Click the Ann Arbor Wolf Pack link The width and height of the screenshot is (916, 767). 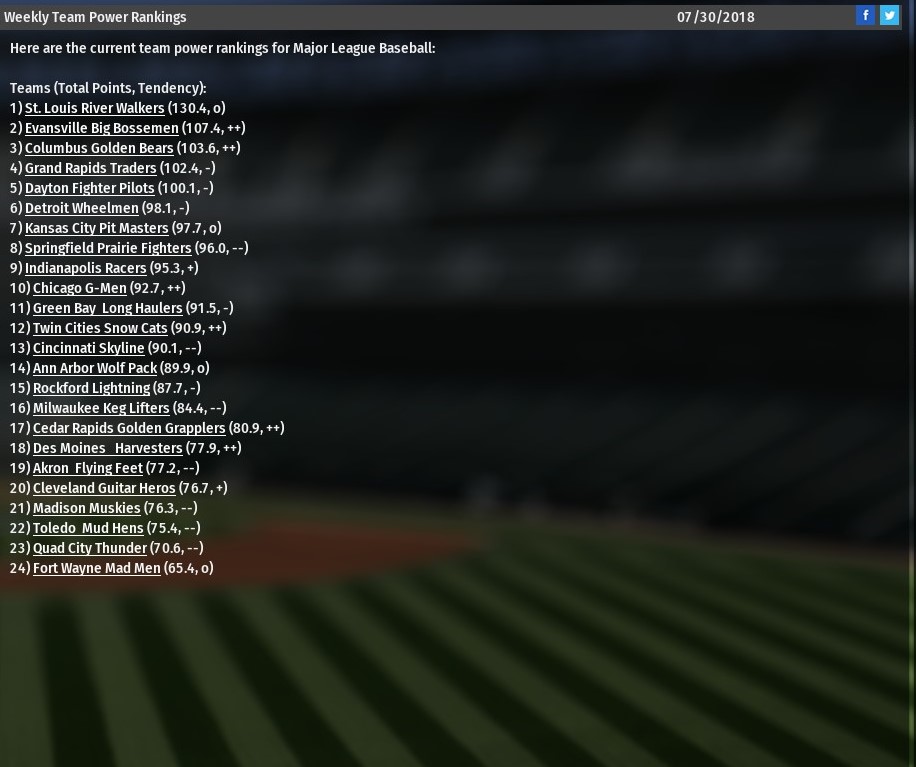point(94,368)
